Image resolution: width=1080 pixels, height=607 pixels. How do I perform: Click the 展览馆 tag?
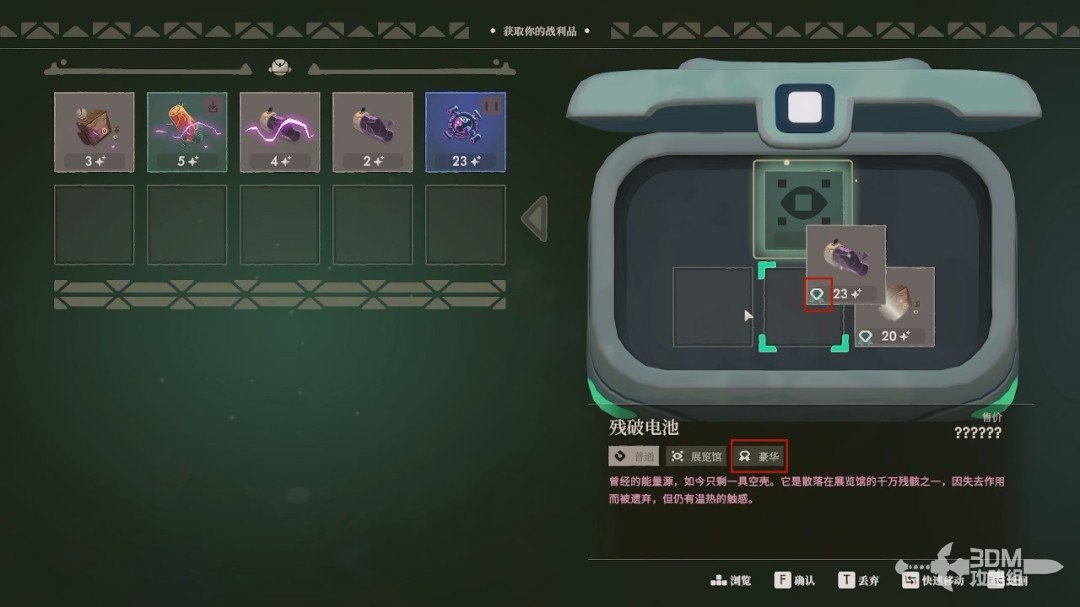point(696,456)
